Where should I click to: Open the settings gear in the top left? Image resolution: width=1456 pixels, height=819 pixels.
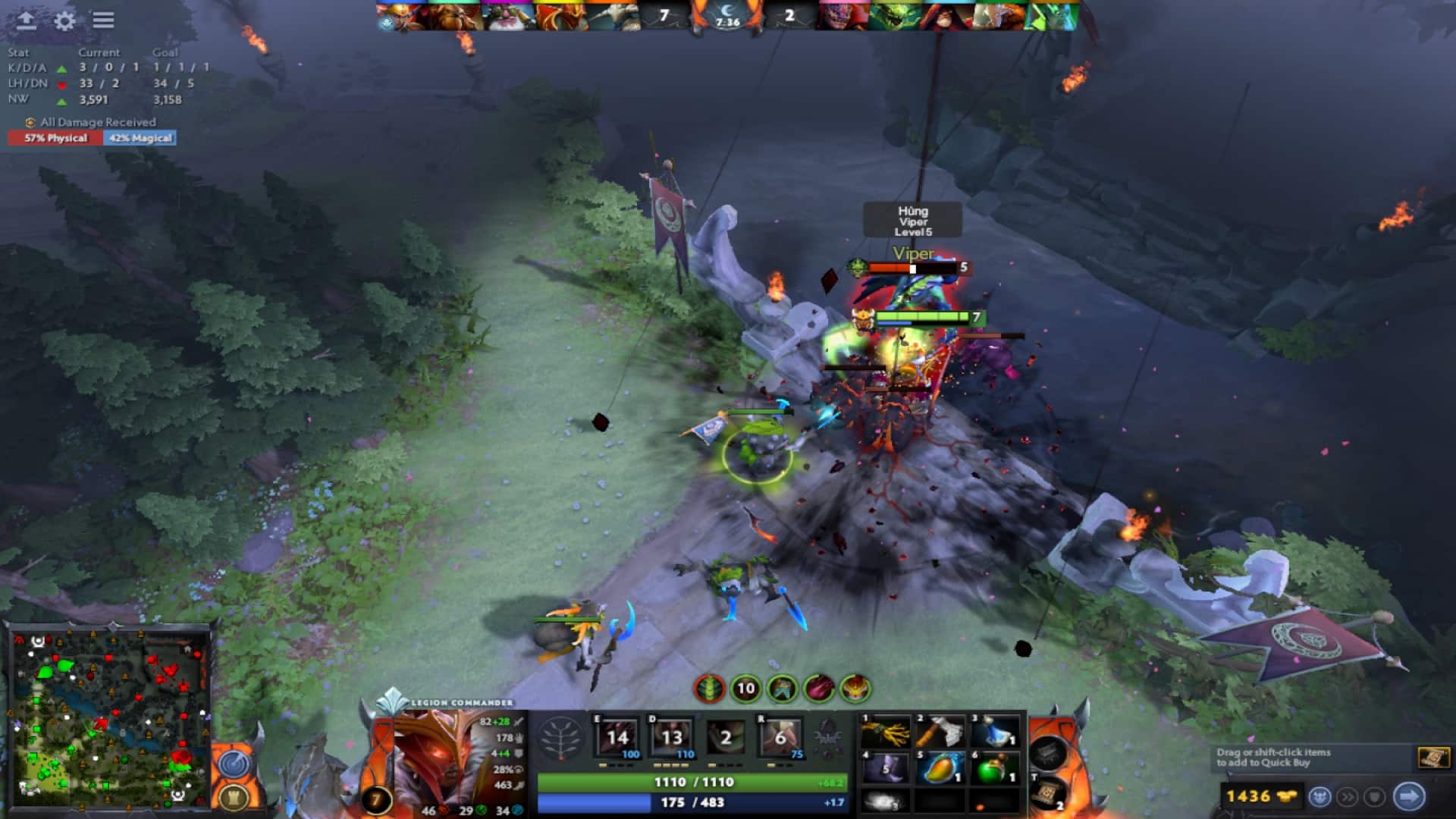click(x=64, y=19)
